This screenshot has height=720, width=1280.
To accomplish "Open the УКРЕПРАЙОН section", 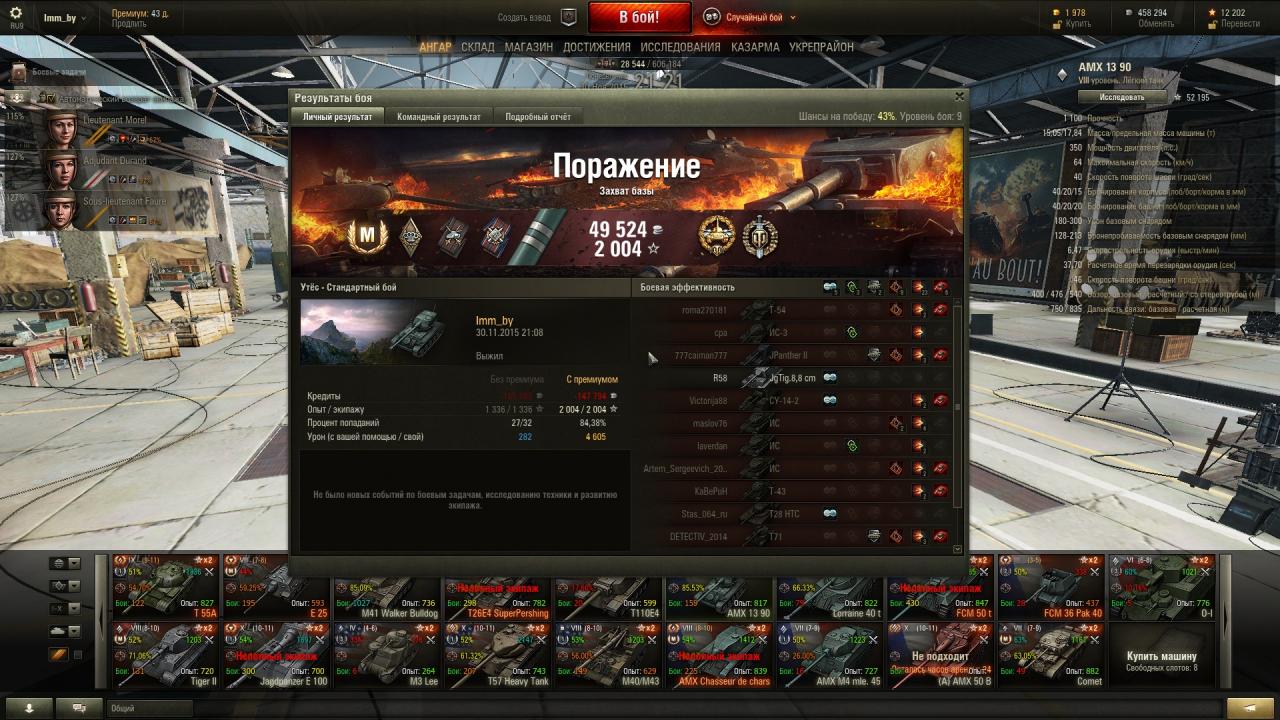I will click(821, 47).
